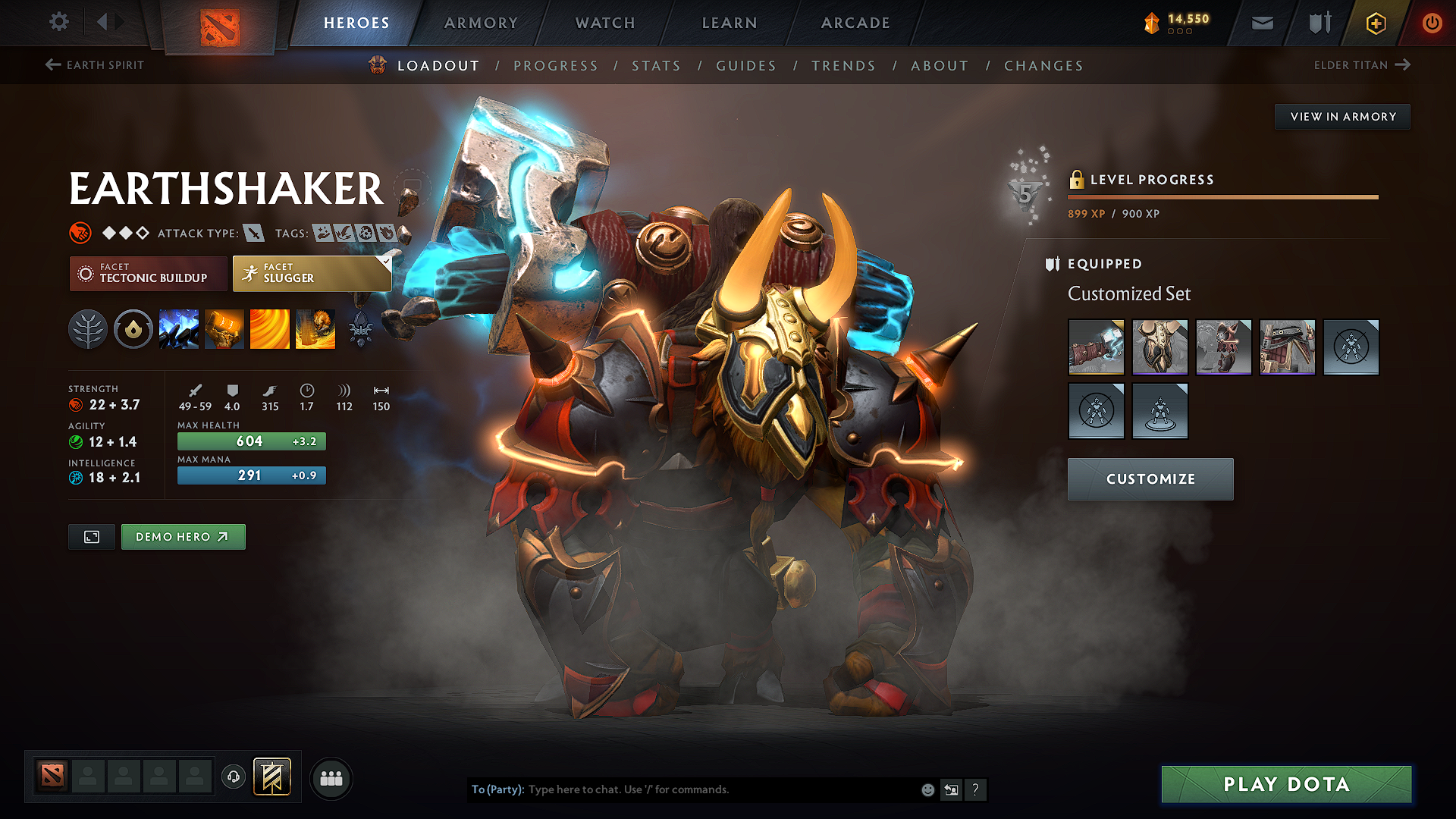Select the equipped weapon hammer thumbnail
Image resolution: width=1456 pixels, height=819 pixels.
[x=1096, y=347]
